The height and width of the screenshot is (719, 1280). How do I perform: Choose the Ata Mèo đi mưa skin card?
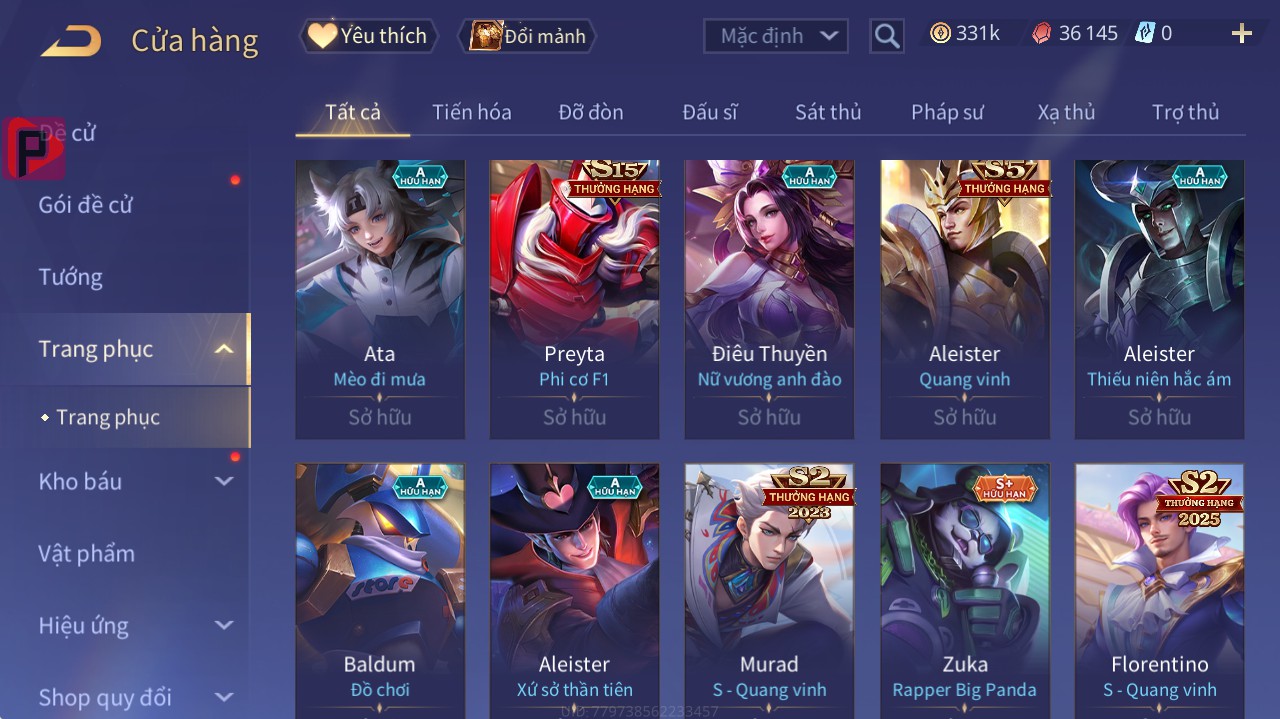tap(380, 299)
